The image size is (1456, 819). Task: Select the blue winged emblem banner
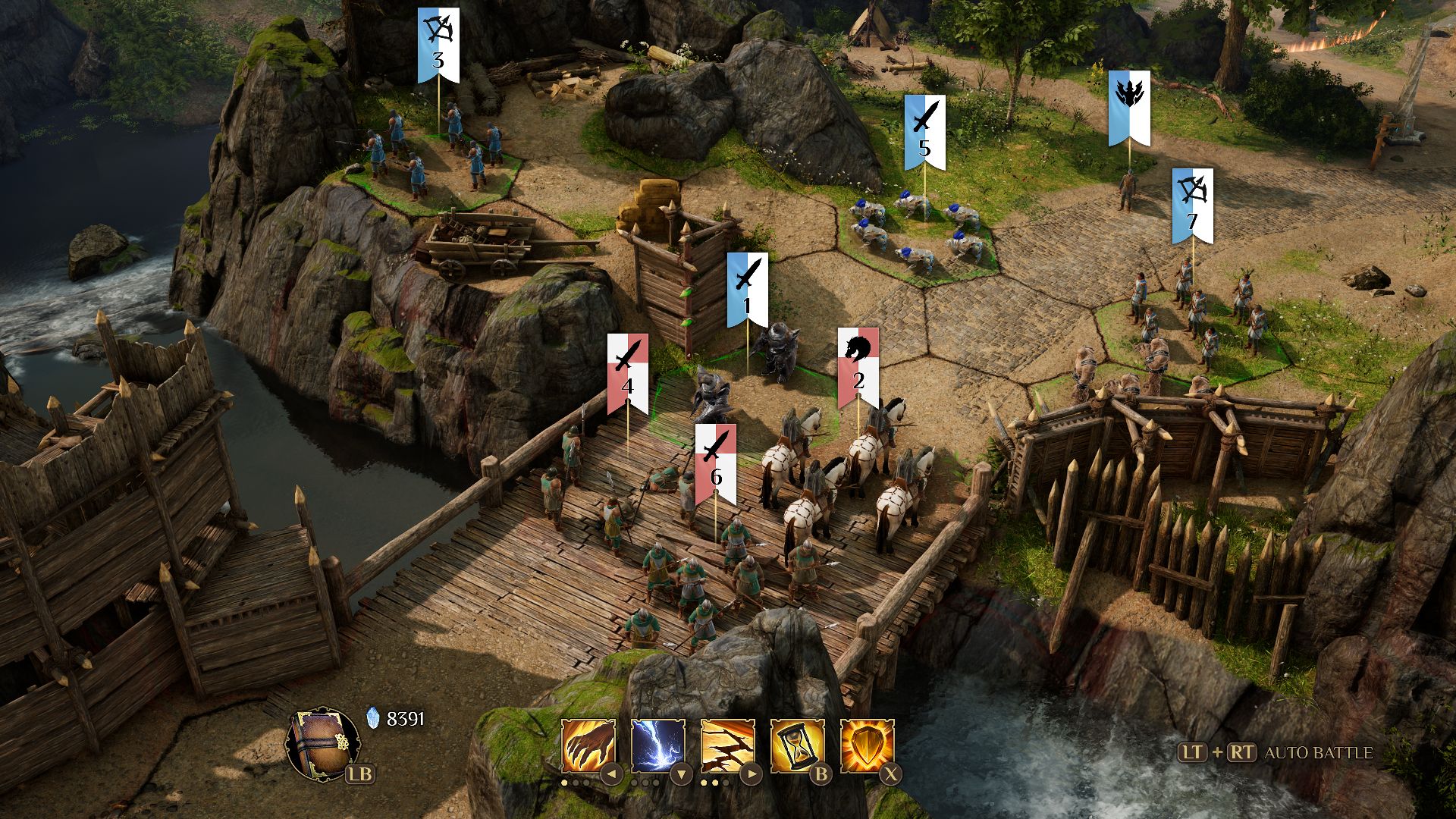point(1128,108)
